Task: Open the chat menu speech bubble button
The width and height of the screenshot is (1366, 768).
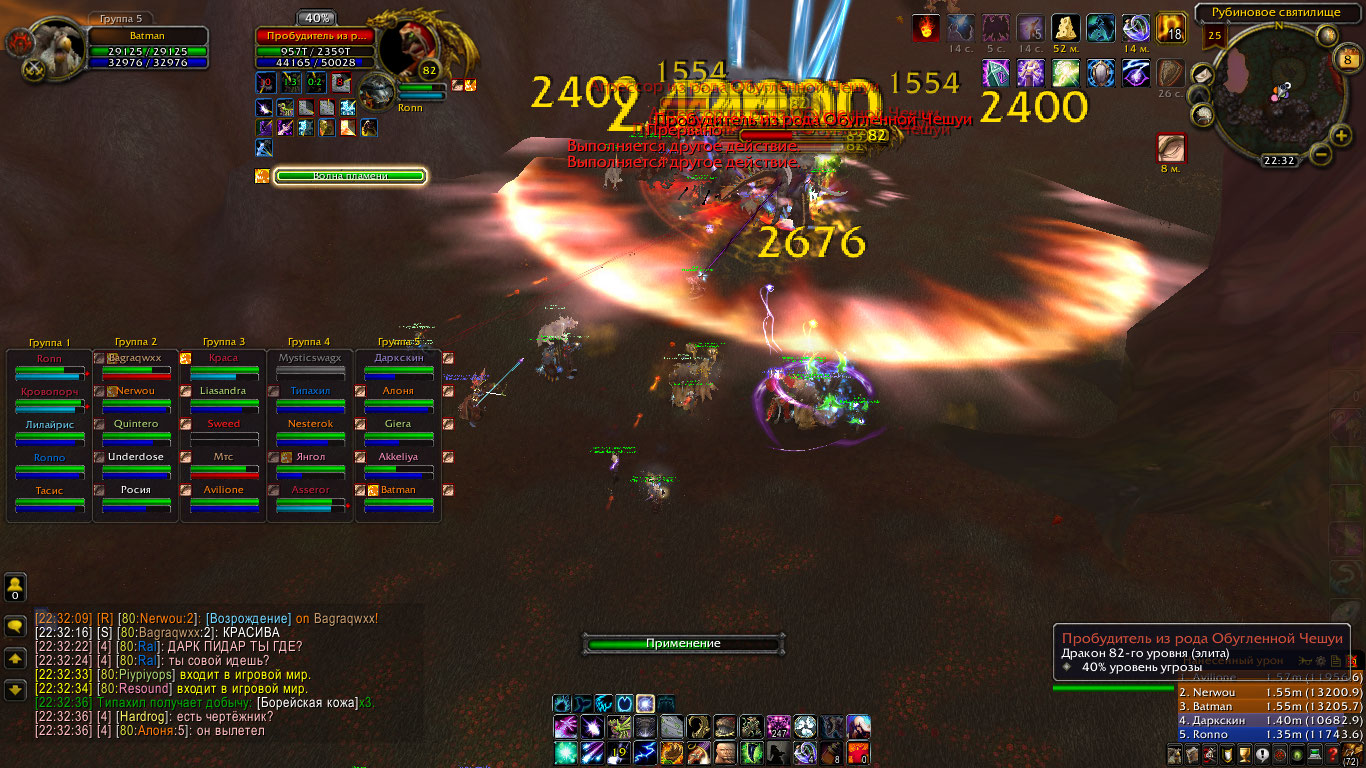Action: click(15, 626)
